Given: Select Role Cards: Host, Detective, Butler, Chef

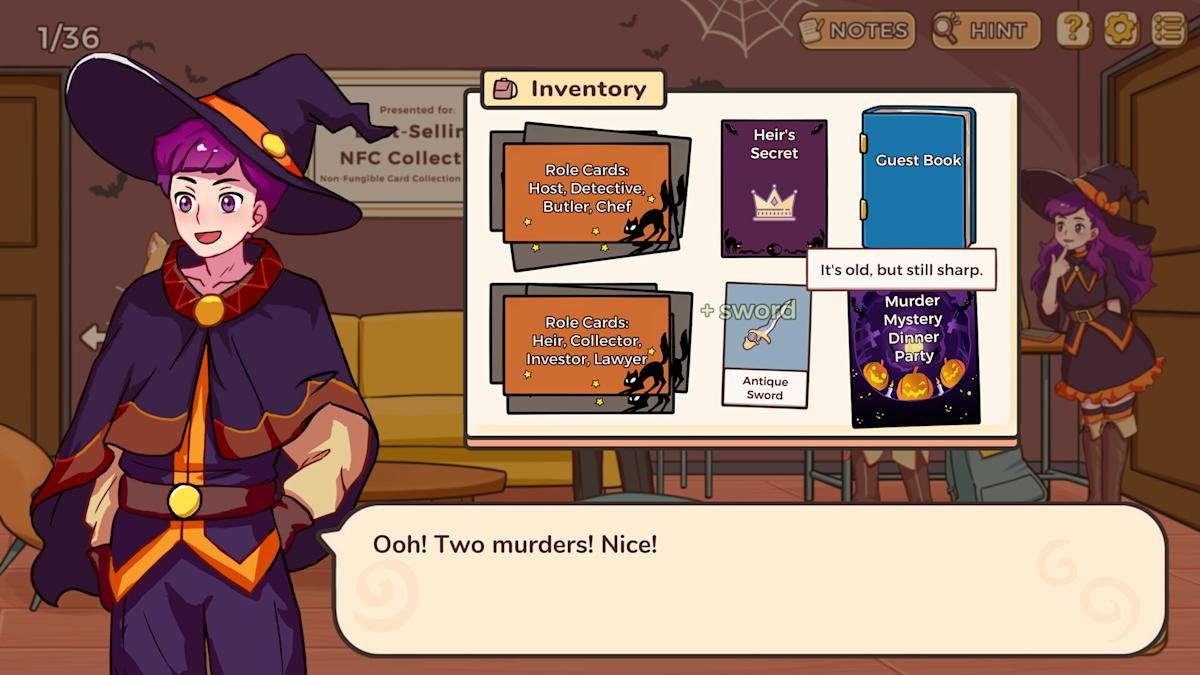Looking at the screenshot, I should 588,194.
